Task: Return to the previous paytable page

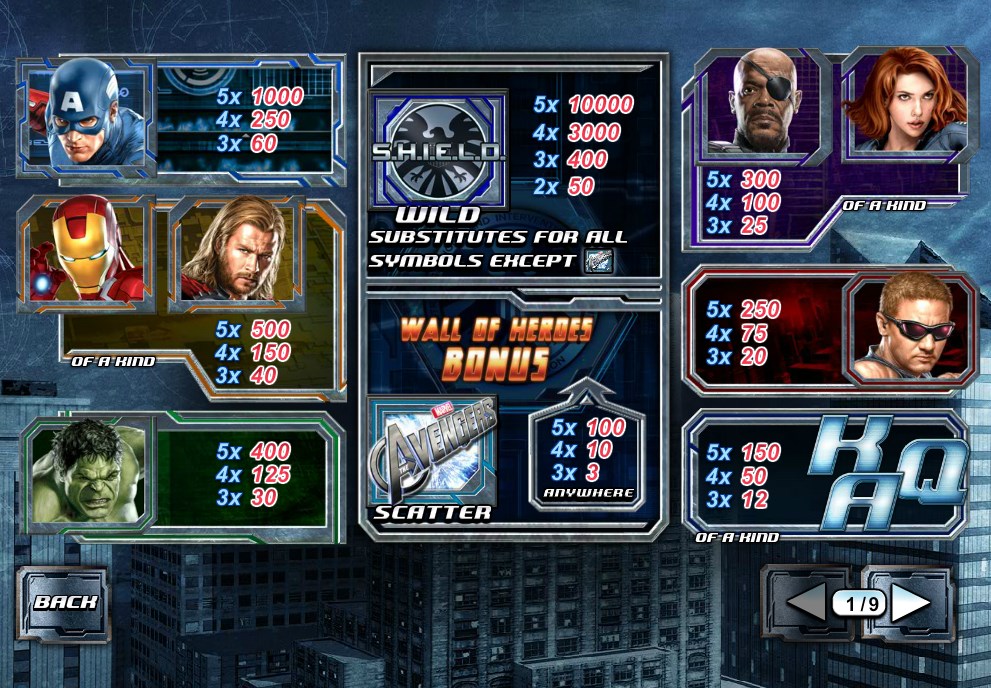Action: tap(807, 603)
